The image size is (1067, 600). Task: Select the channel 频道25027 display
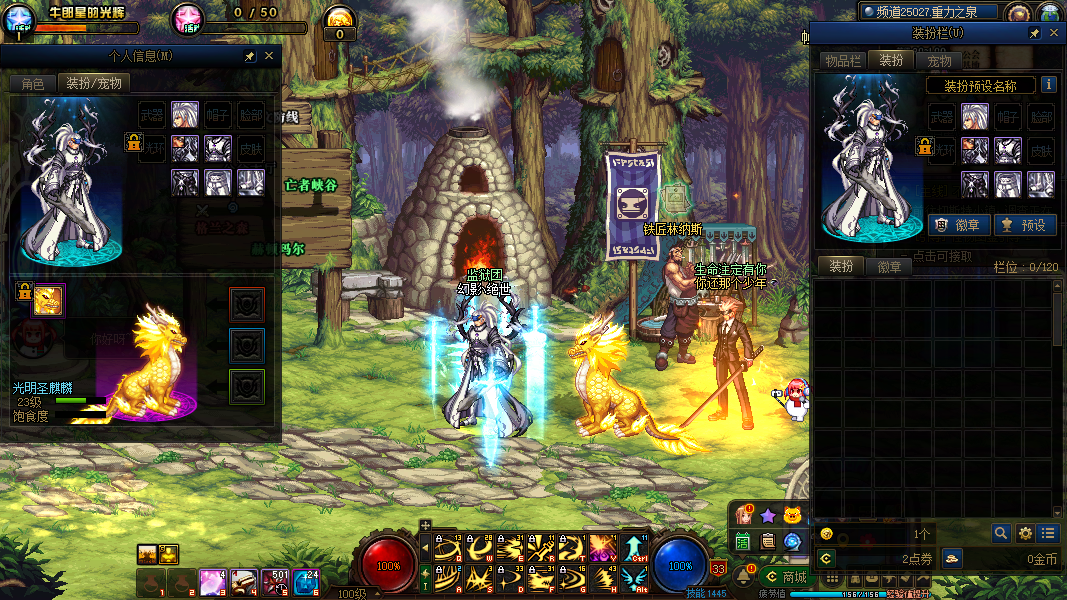coord(929,12)
